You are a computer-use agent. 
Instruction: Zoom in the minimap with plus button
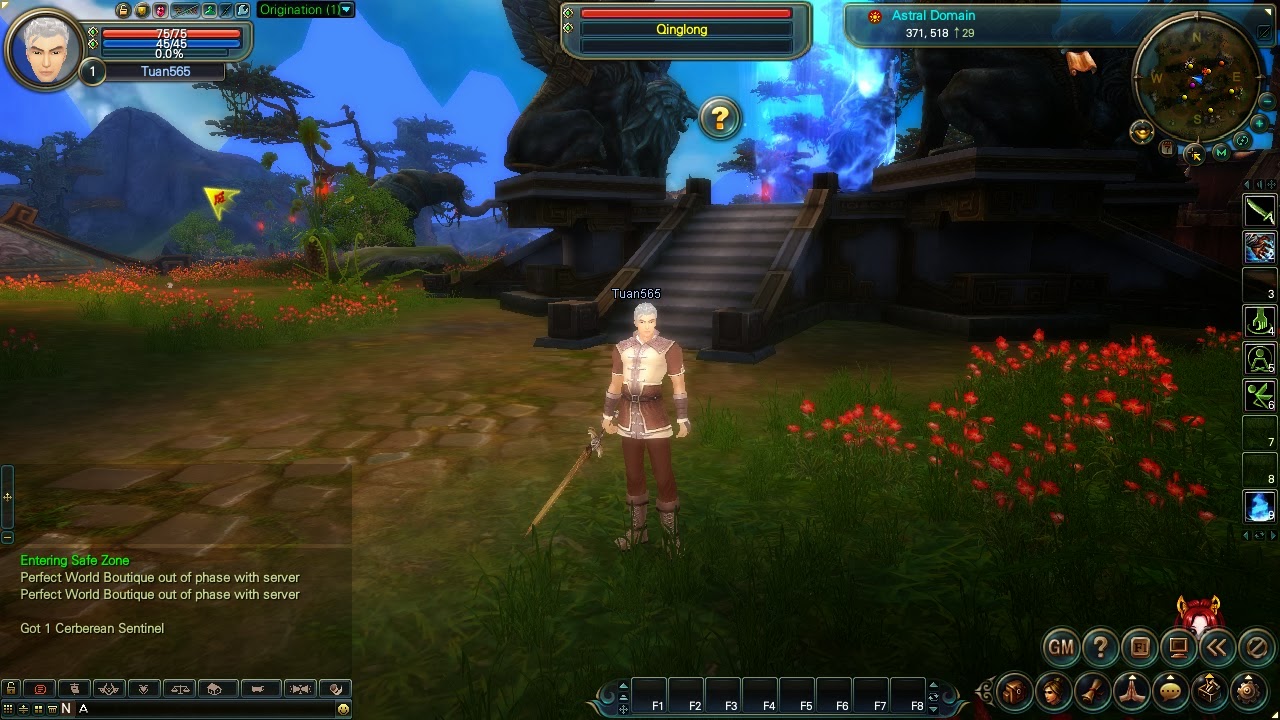click(x=1260, y=124)
